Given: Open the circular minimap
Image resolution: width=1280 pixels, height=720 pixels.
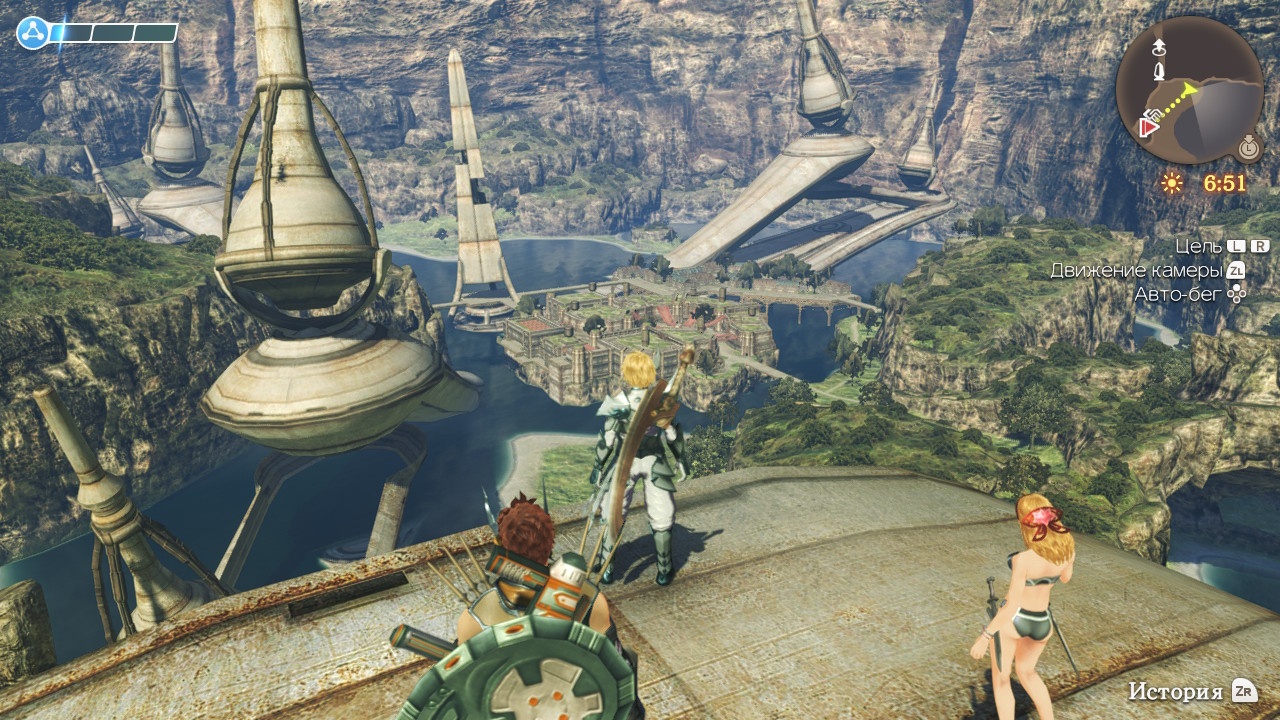Looking at the screenshot, I should point(1189,90).
